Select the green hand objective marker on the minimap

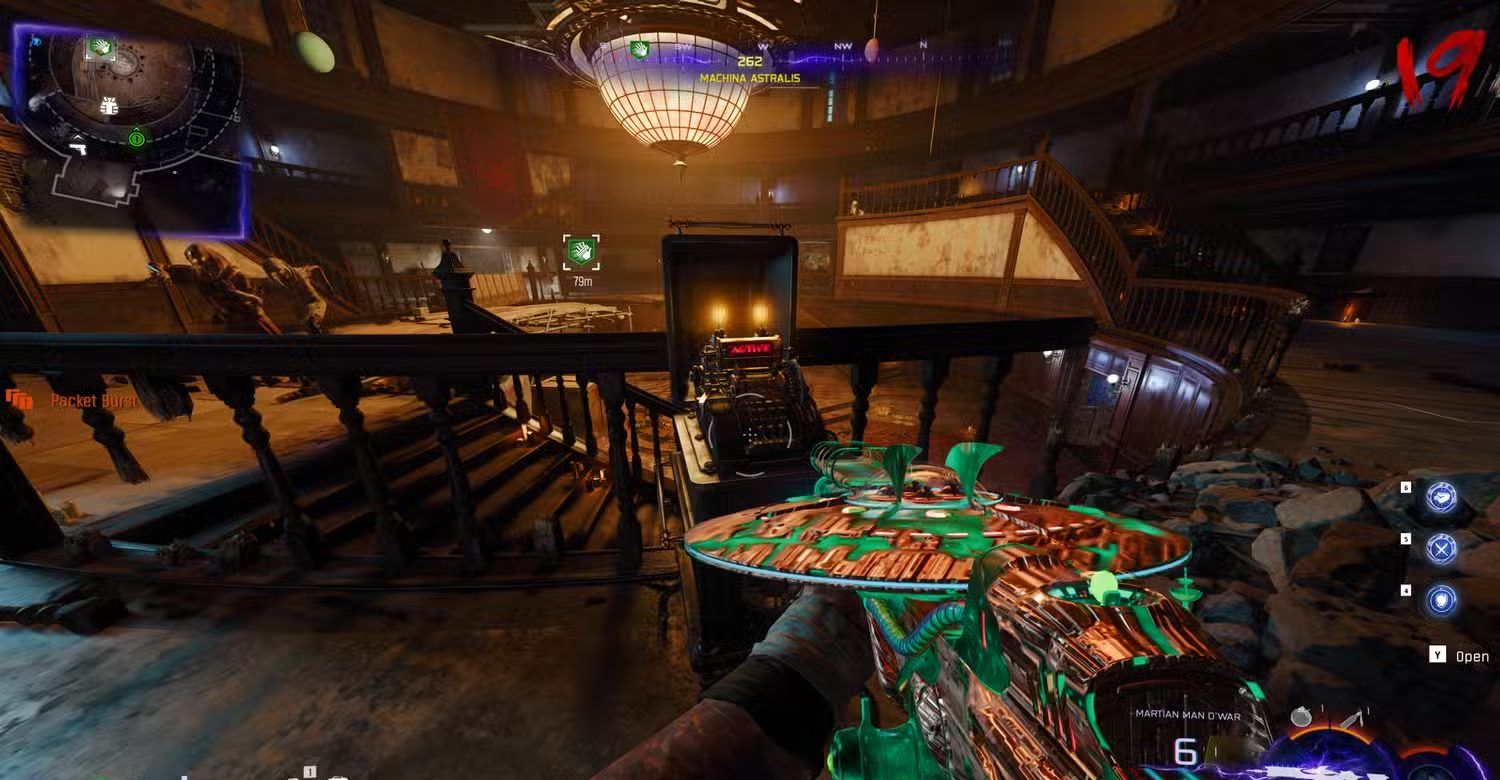click(x=100, y=47)
